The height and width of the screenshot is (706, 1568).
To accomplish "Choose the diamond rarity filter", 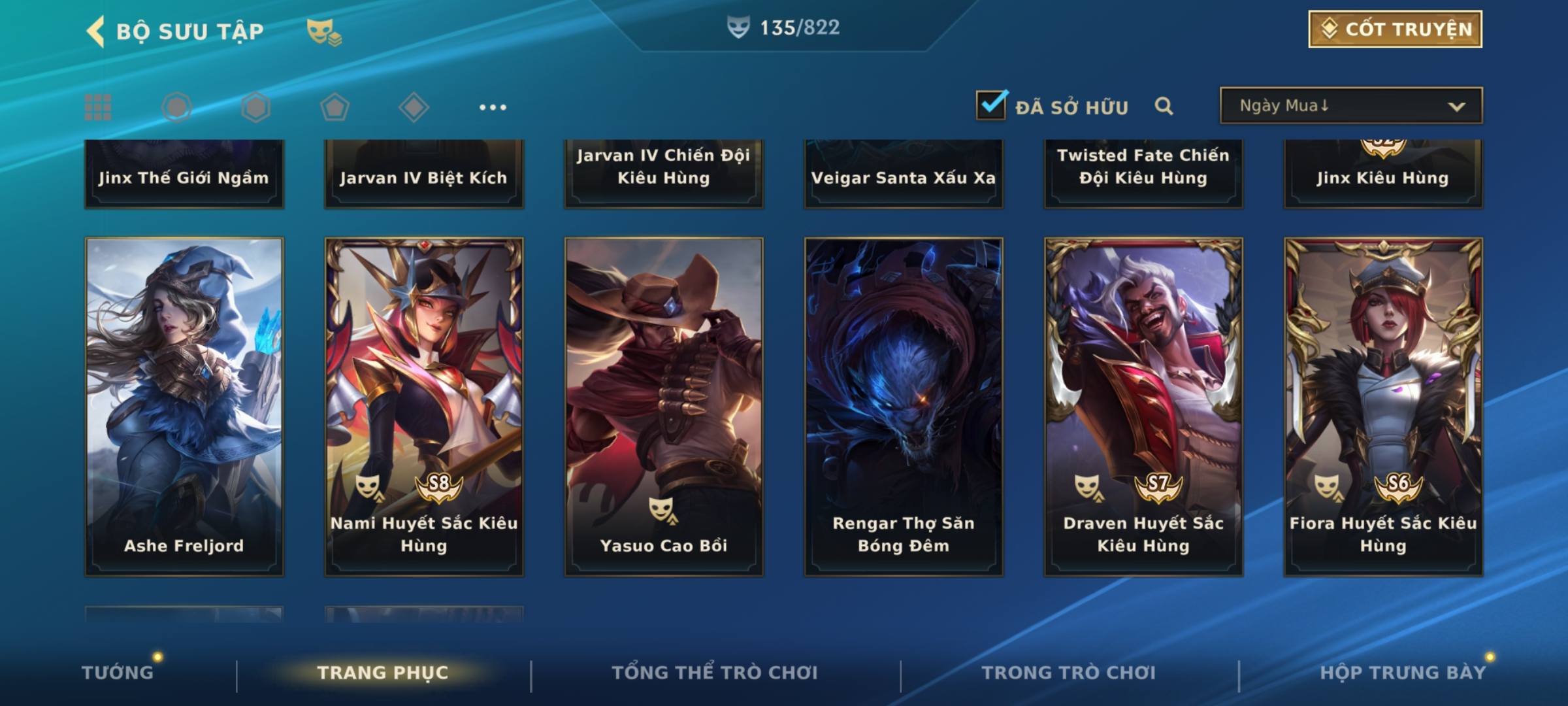I will (x=414, y=107).
